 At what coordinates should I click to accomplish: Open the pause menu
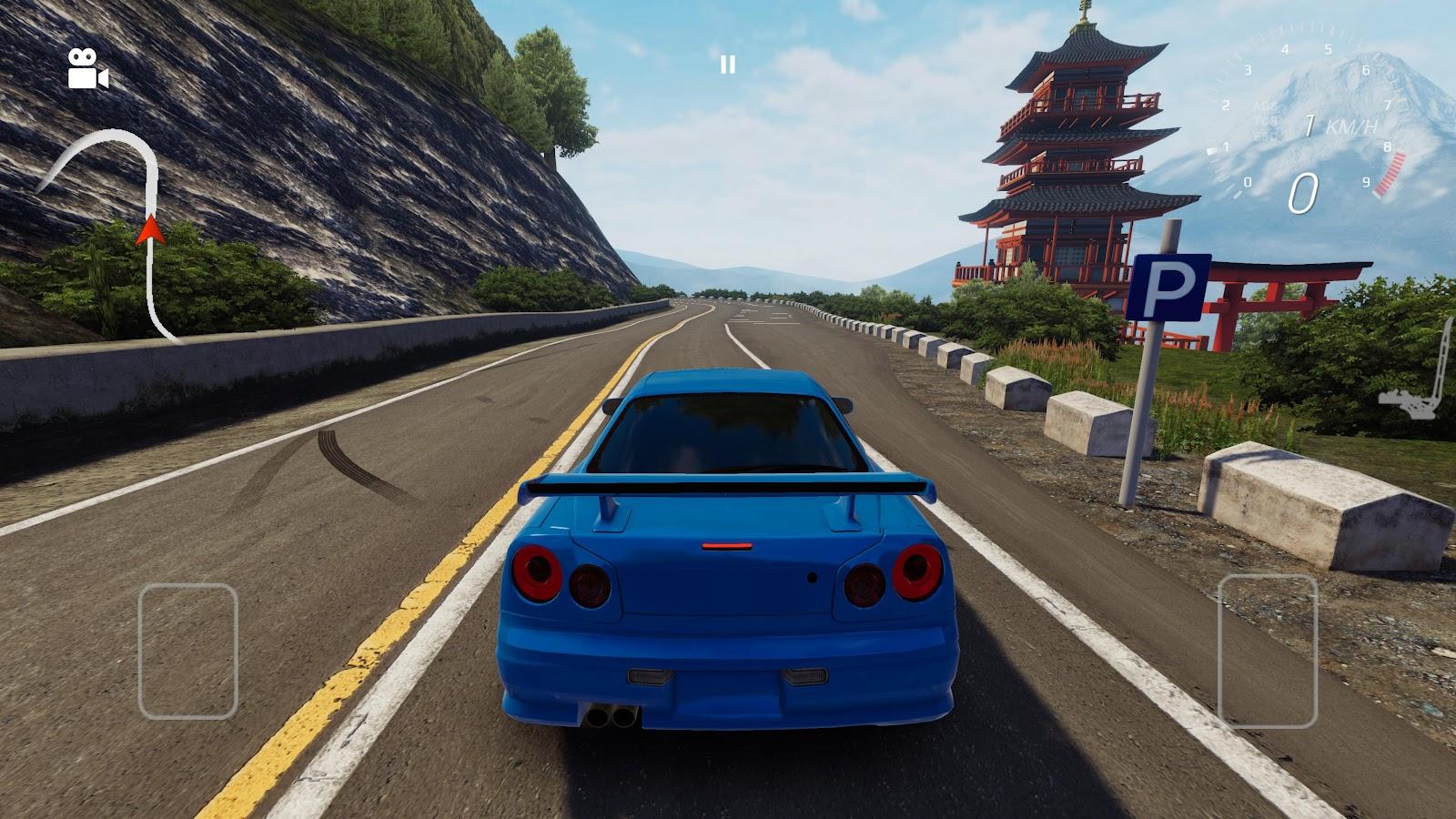pyautogui.click(x=727, y=64)
